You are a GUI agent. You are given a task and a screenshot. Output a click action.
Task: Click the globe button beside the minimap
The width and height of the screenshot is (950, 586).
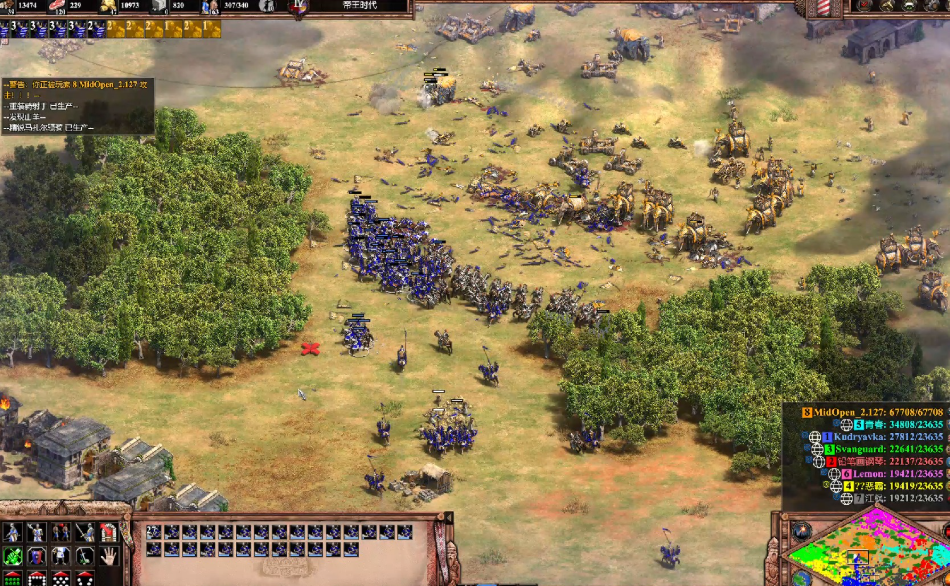tap(802, 577)
